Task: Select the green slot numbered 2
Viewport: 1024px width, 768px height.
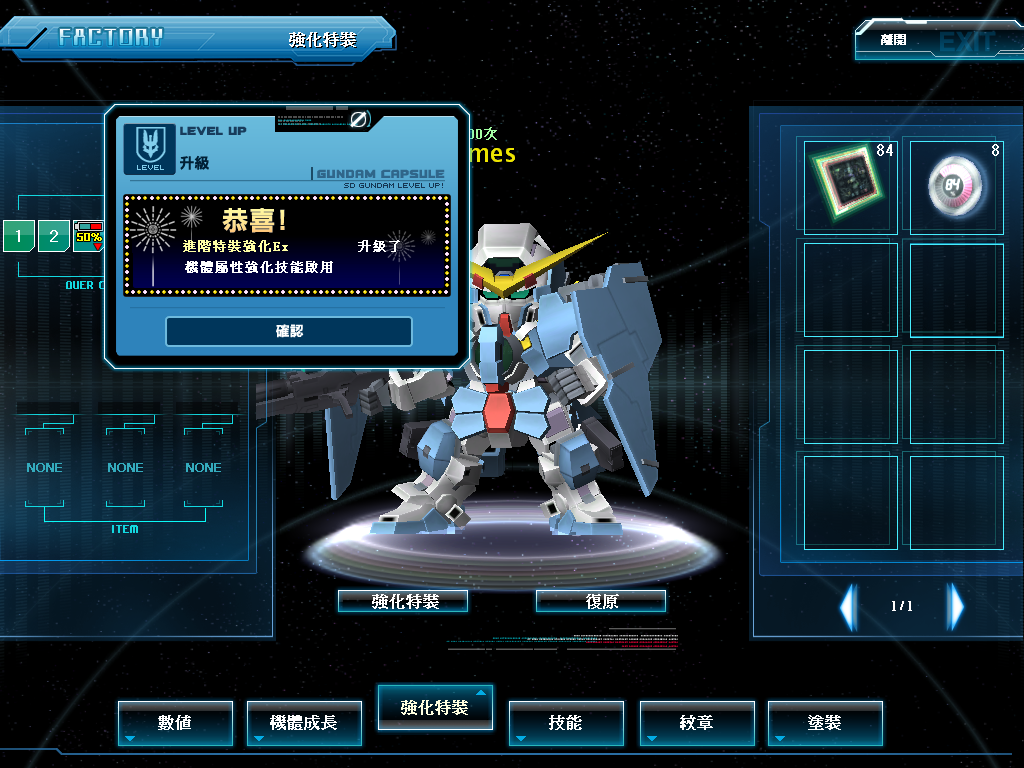Action: pos(54,237)
